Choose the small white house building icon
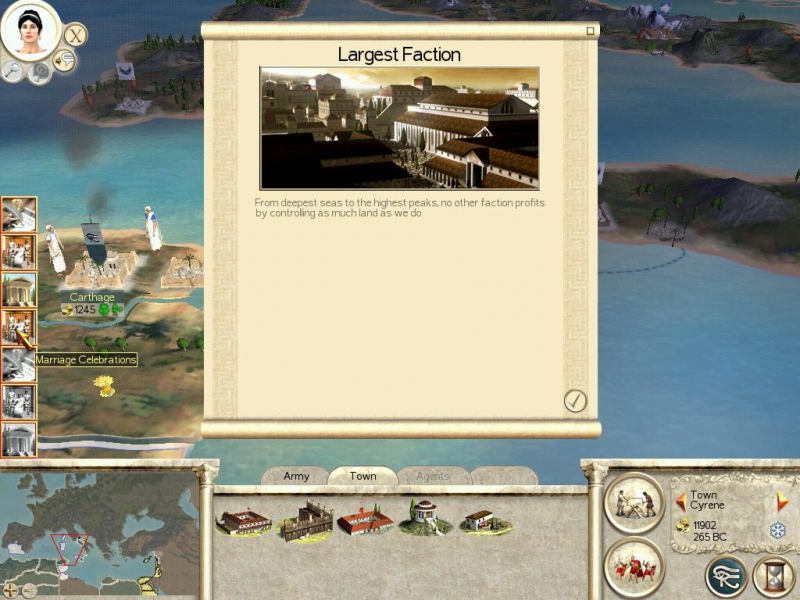Viewport: 800px width, 600px height. (x=478, y=520)
